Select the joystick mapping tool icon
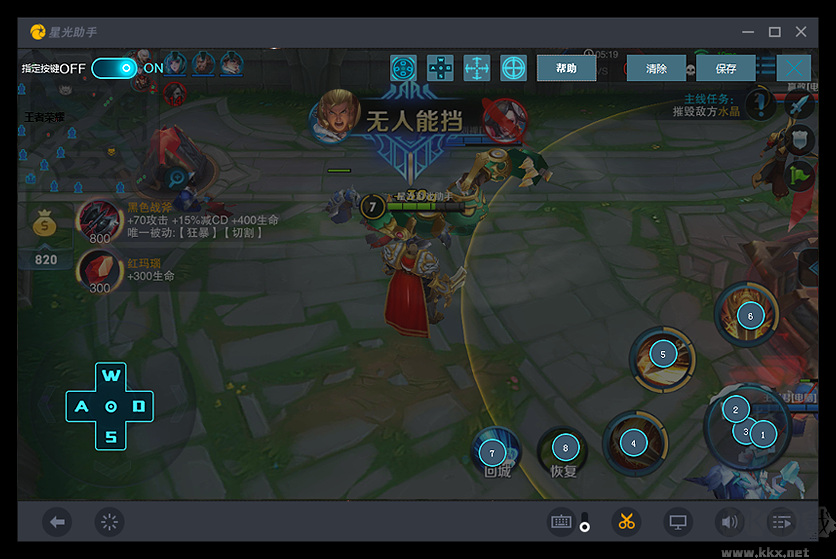836x559 pixels. [x=403, y=68]
